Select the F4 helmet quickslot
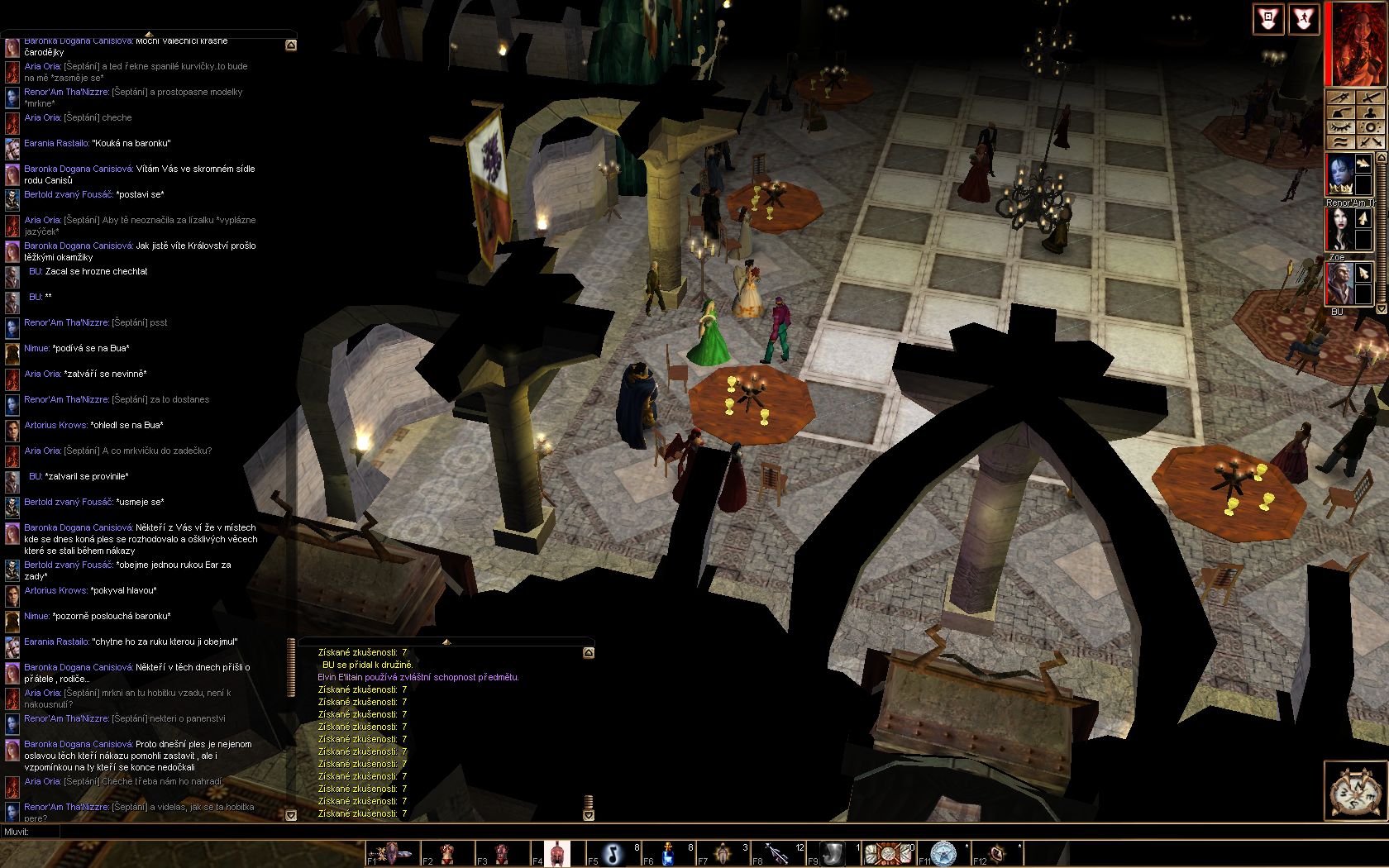1389x868 pixels. tap(558, 853)
